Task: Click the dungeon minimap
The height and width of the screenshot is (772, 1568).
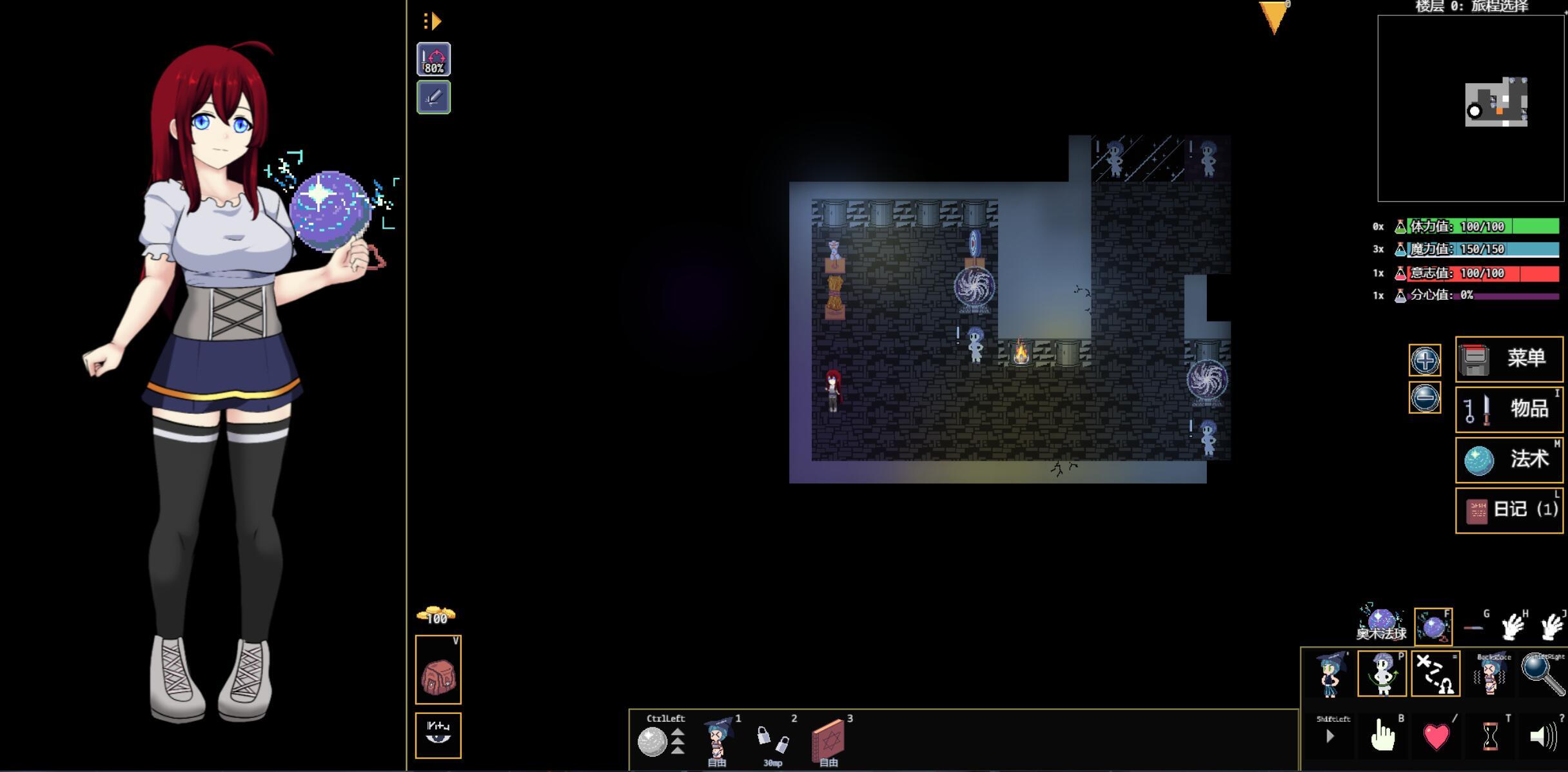Action: click(x=1471, y=108)
